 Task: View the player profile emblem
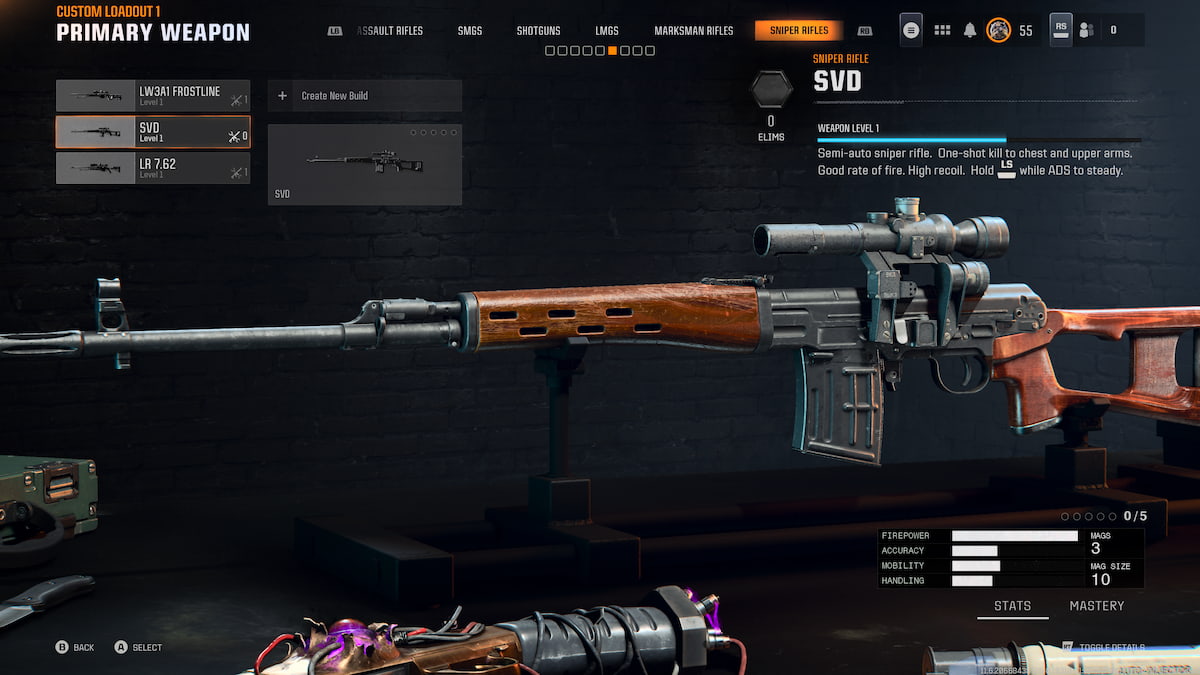pyautogui.click(x=998, y=30)
